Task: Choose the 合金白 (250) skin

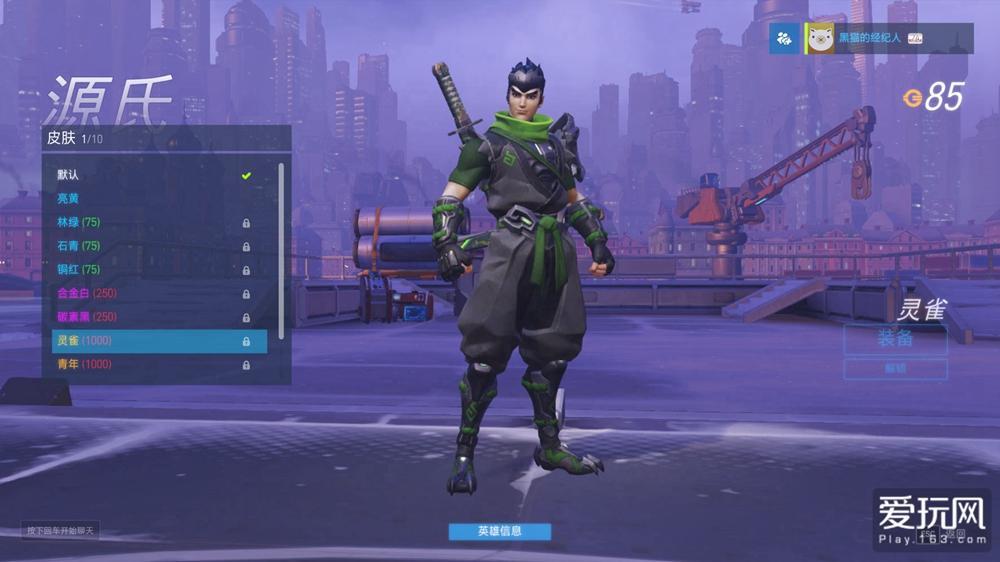Action: (150, 293)
